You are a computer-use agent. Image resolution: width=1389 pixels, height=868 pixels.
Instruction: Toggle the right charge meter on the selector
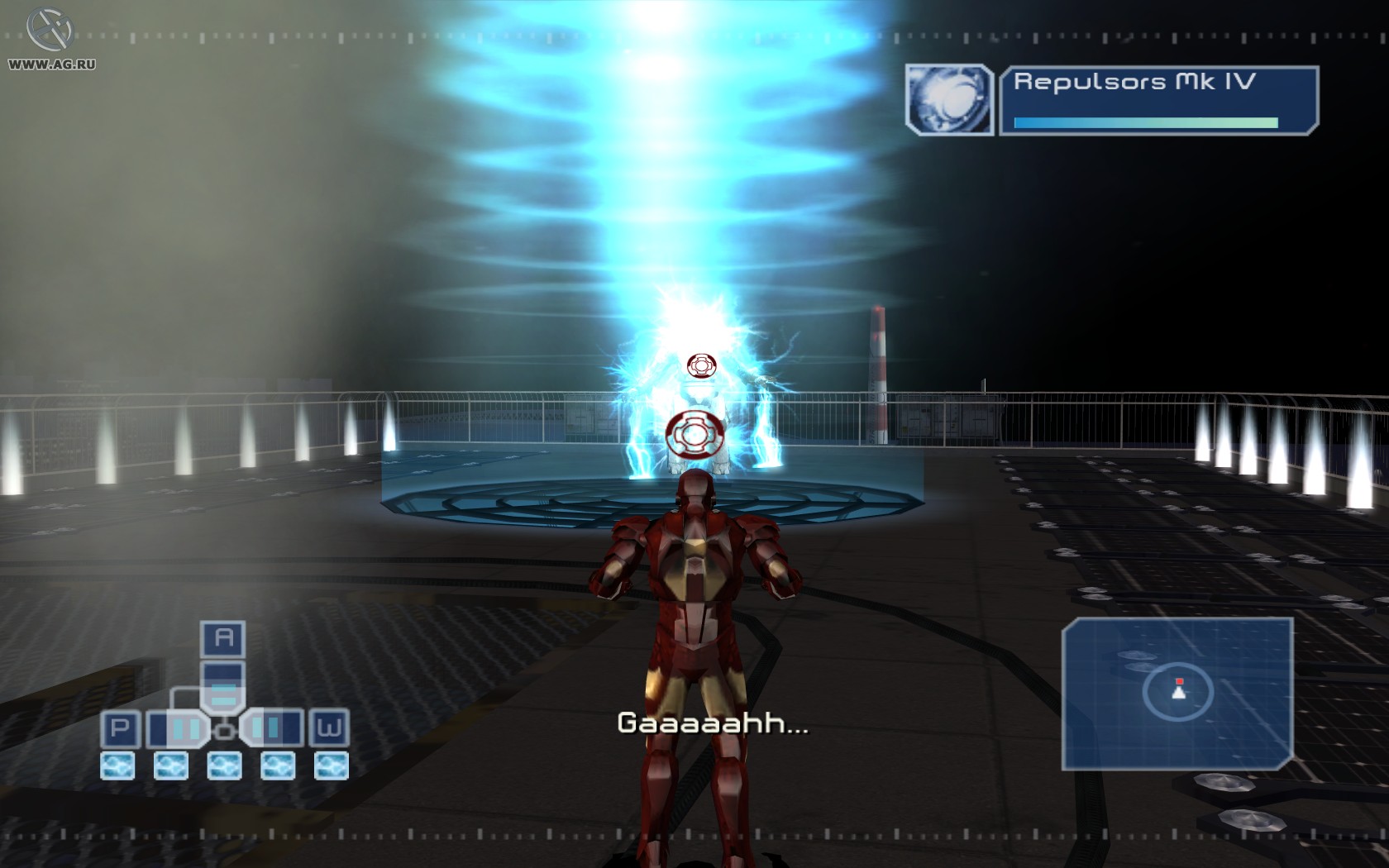[273, 728]
